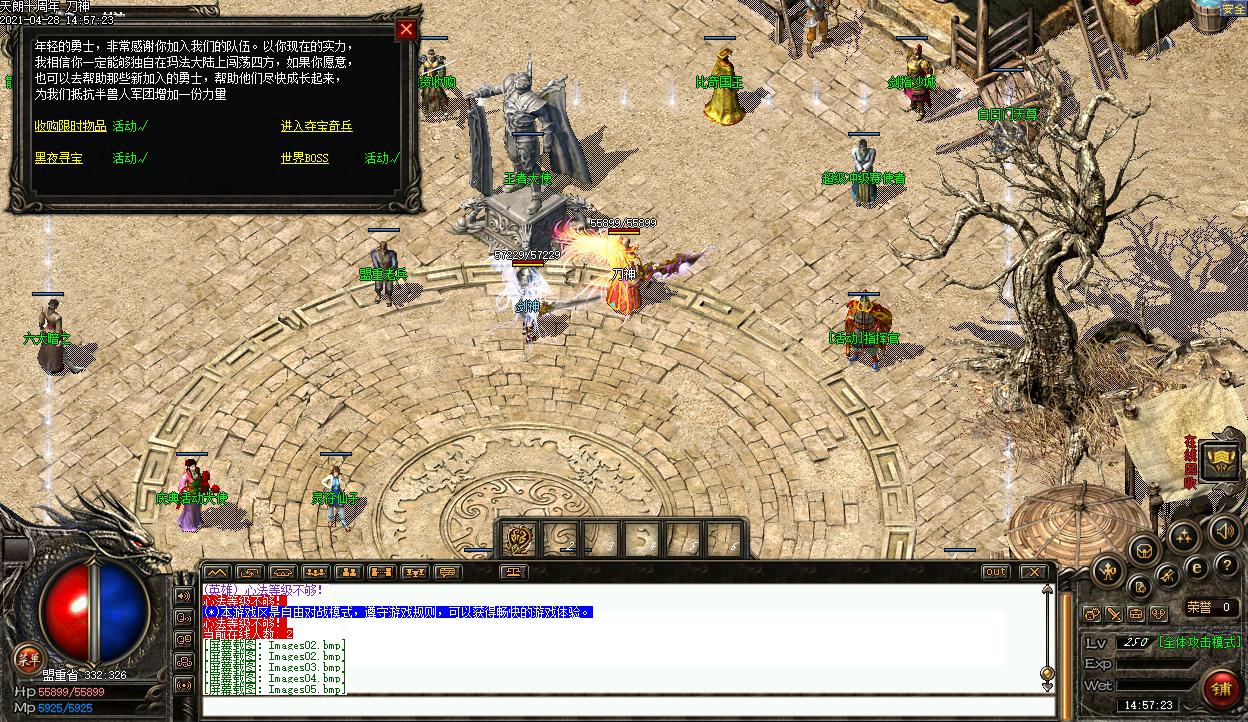Click the 'out' button above chat
The image size is (1248, 722).
(995, 572)
